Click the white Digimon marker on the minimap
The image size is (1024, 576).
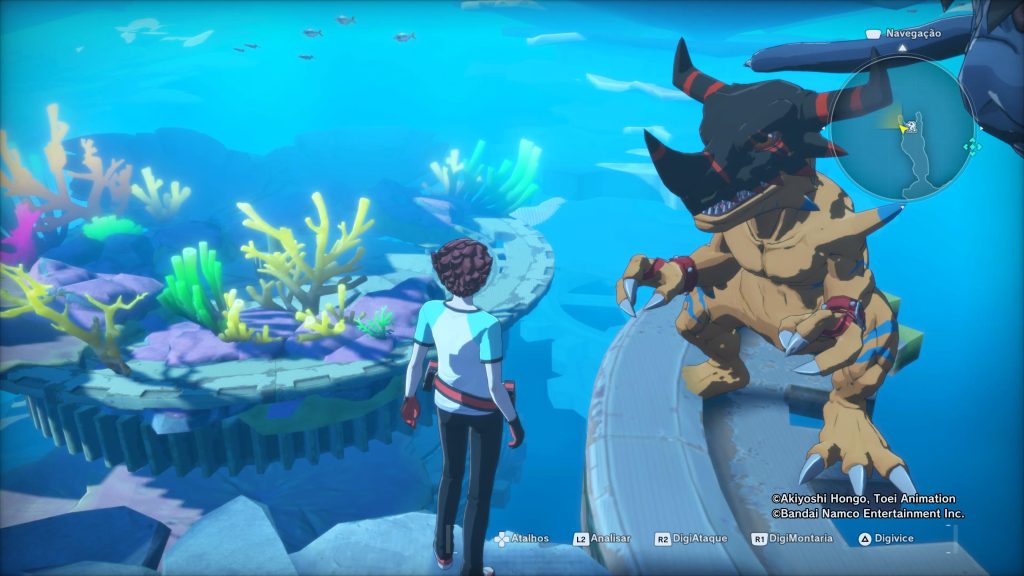coord(913,127)
